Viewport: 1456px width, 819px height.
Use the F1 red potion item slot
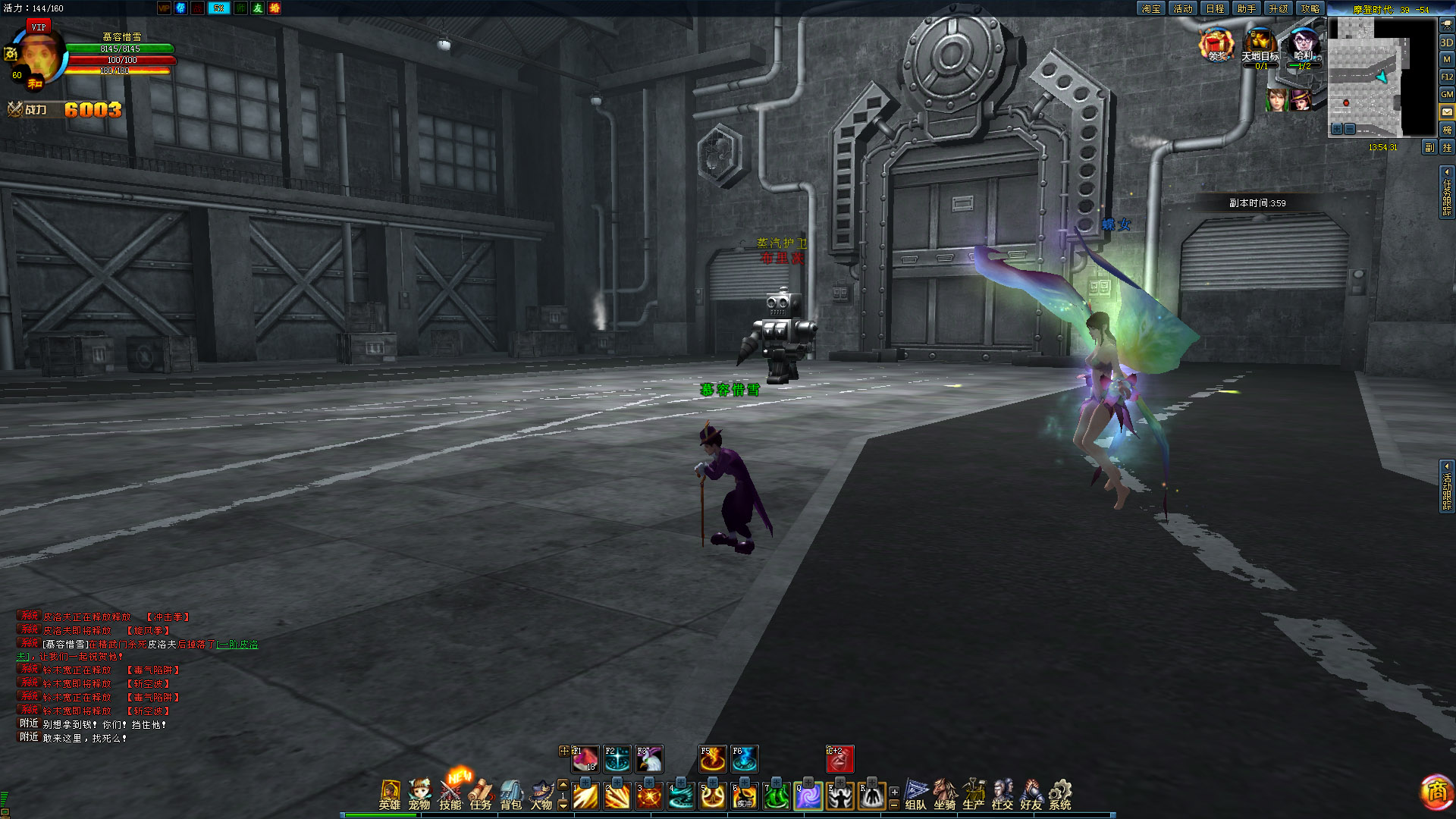(x=585, y=759)
